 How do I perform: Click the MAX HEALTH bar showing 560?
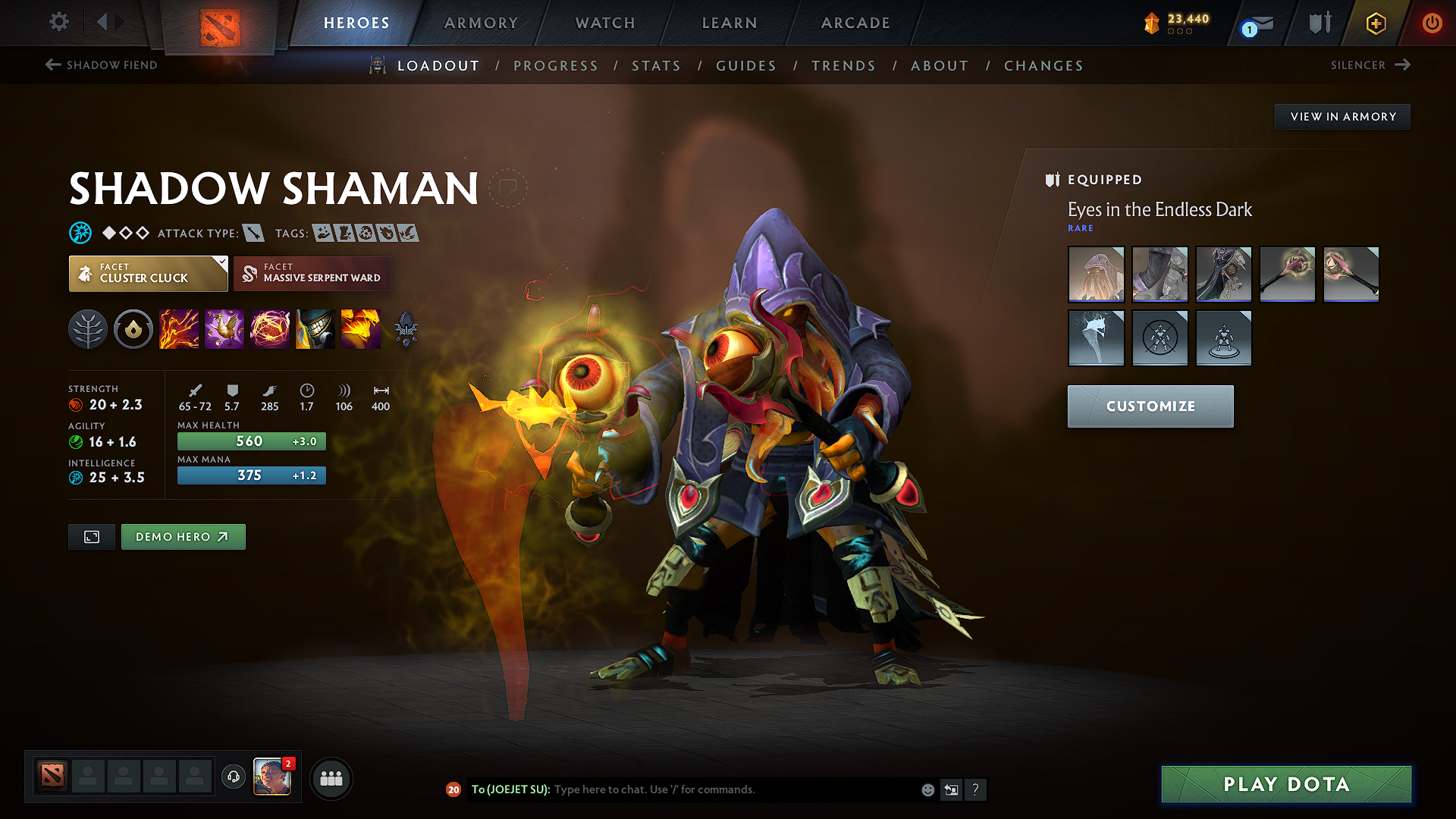[251, 441]
